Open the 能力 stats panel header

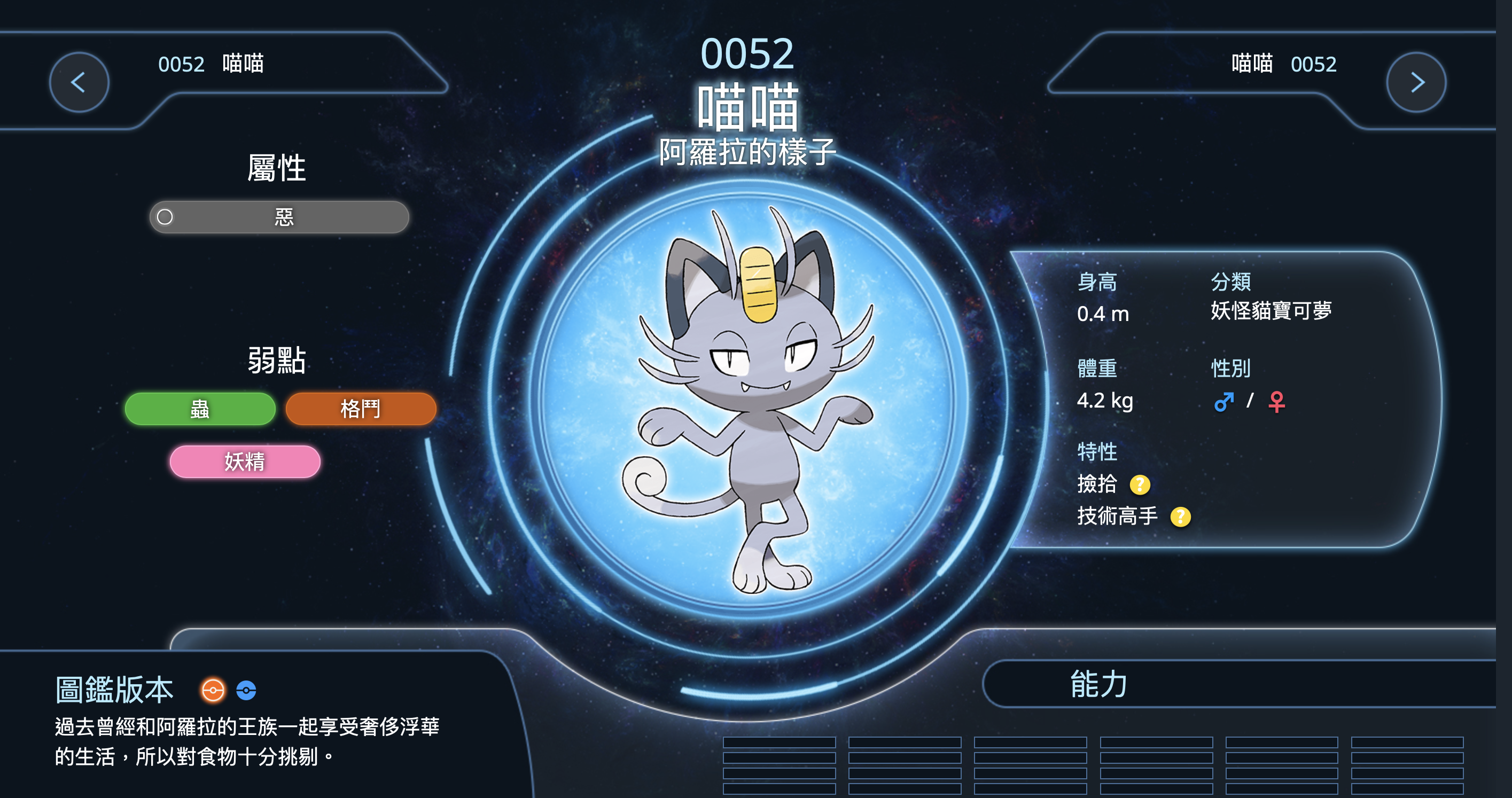click(x=1097, y=684)
